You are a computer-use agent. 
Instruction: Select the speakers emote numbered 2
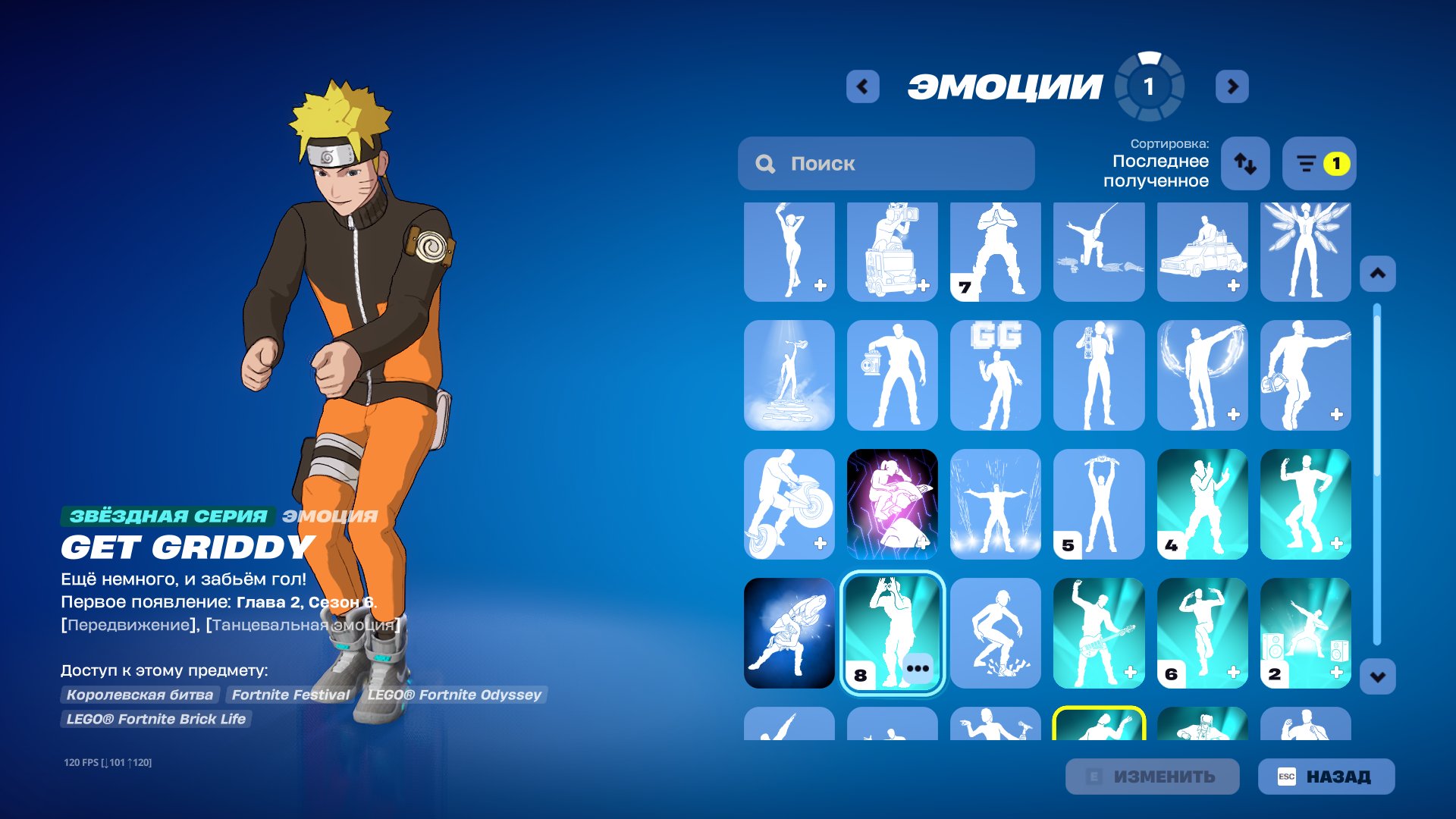click(1304, 632)
